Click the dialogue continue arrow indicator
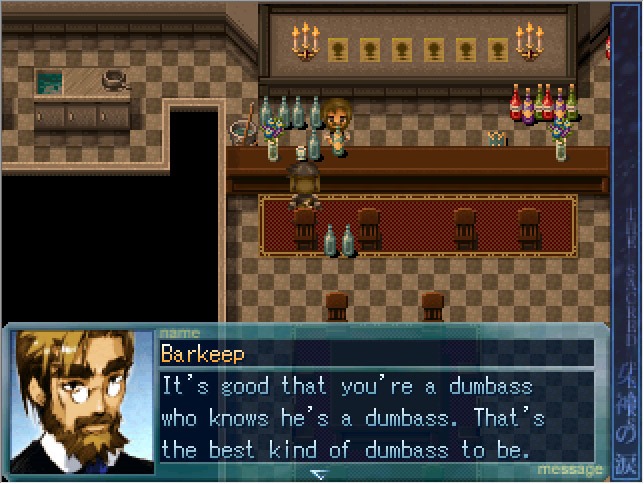 (318, 472)
